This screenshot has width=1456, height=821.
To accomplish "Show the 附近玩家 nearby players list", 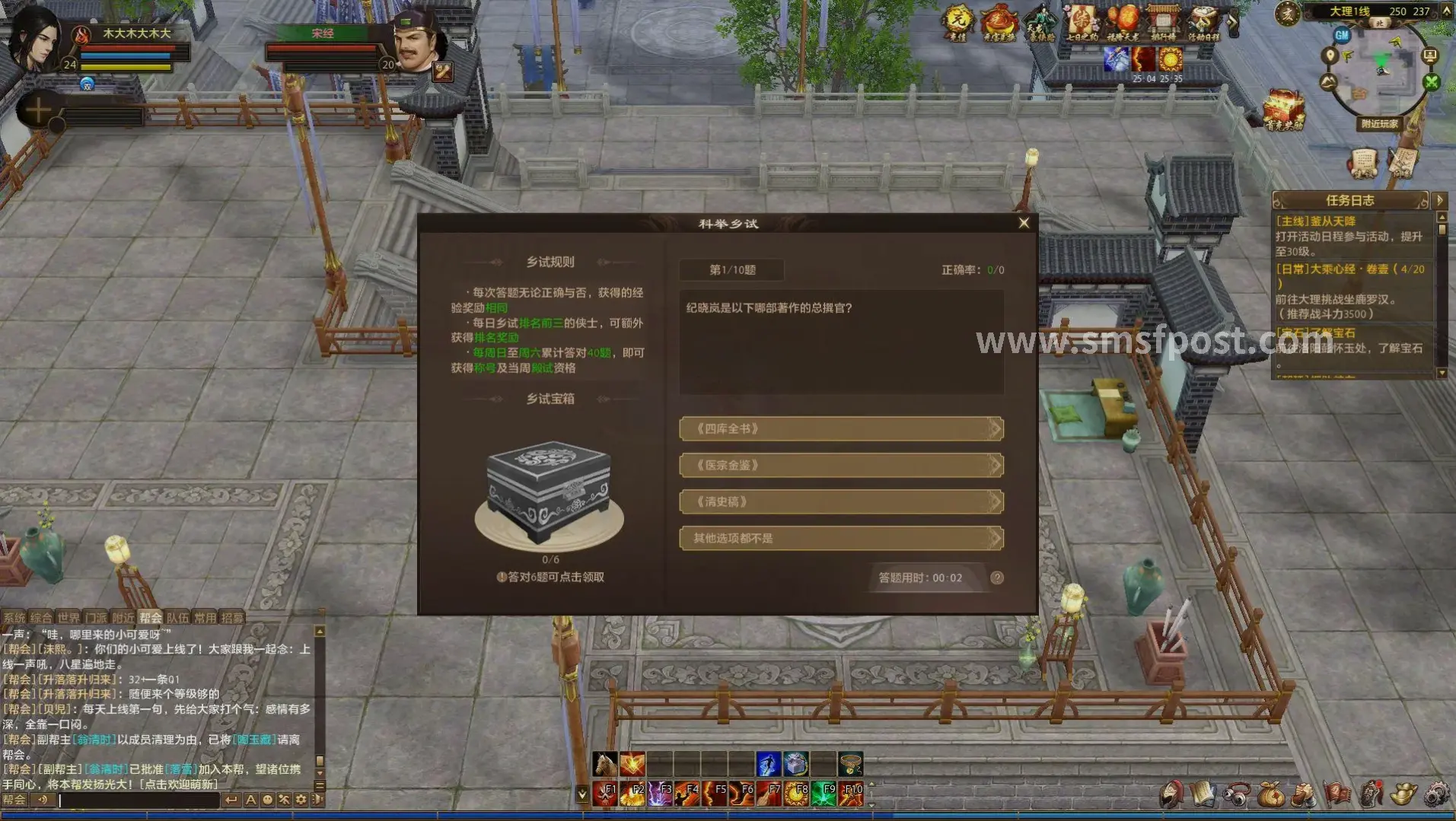I will click(x=1379, y=124).
